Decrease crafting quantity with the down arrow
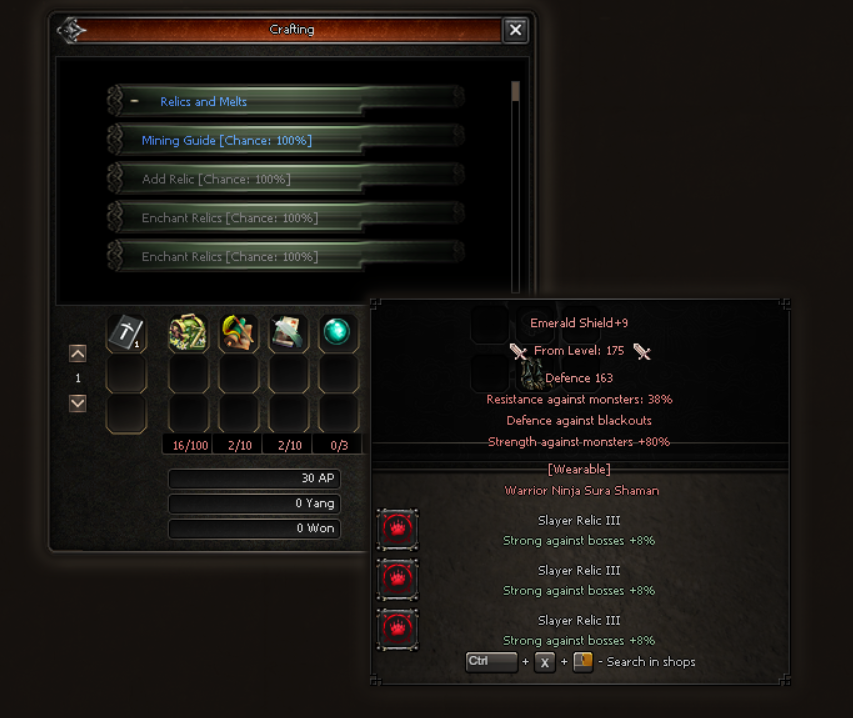Screen dimensions: 853x718 78,403
